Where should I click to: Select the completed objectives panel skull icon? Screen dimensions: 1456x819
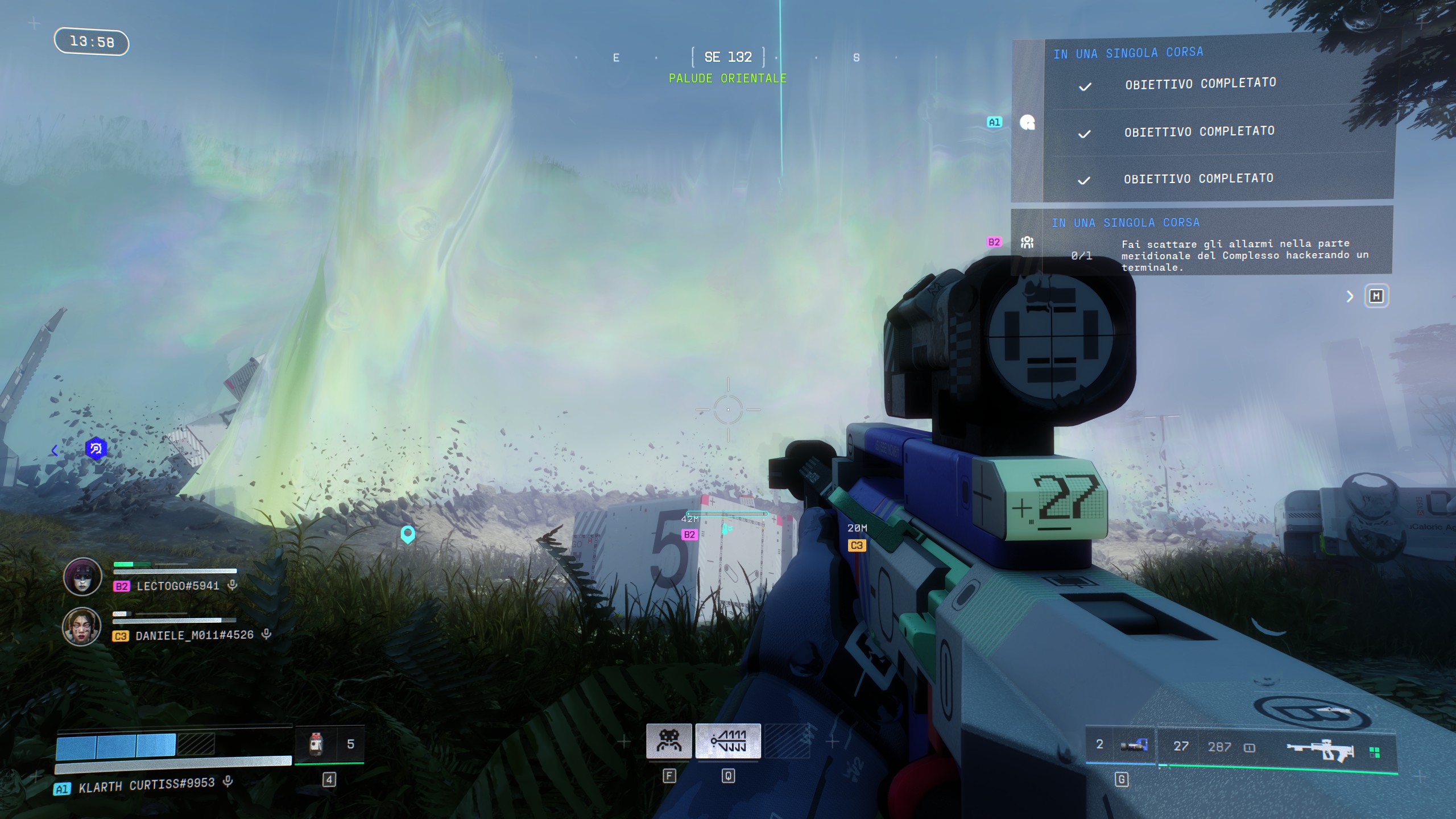point(1027,122)
